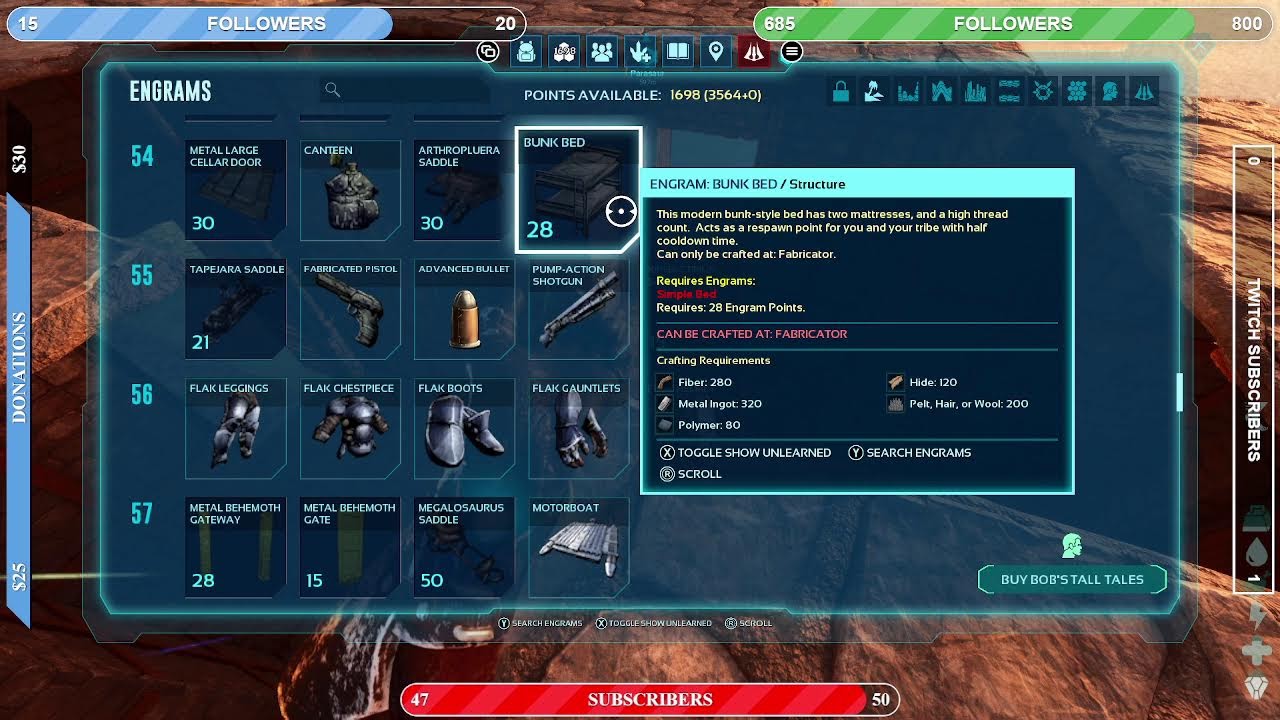Image resolution: width=1280 pixels, height=720 pixels.
Task: Open the dino footprint tab
Action: [x=640, y=52]
